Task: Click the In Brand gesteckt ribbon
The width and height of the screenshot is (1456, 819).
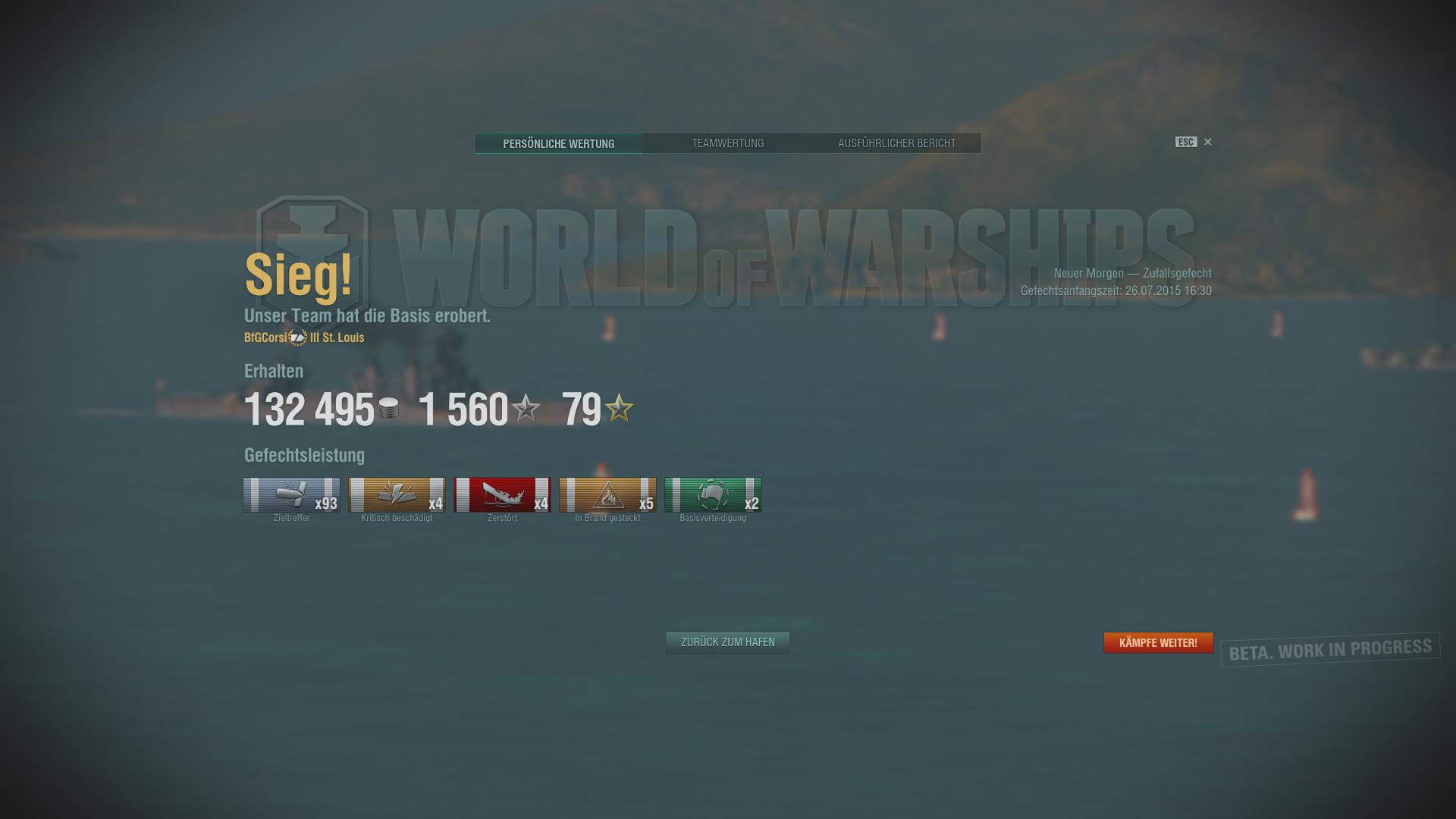Action: tap(607, 495)
